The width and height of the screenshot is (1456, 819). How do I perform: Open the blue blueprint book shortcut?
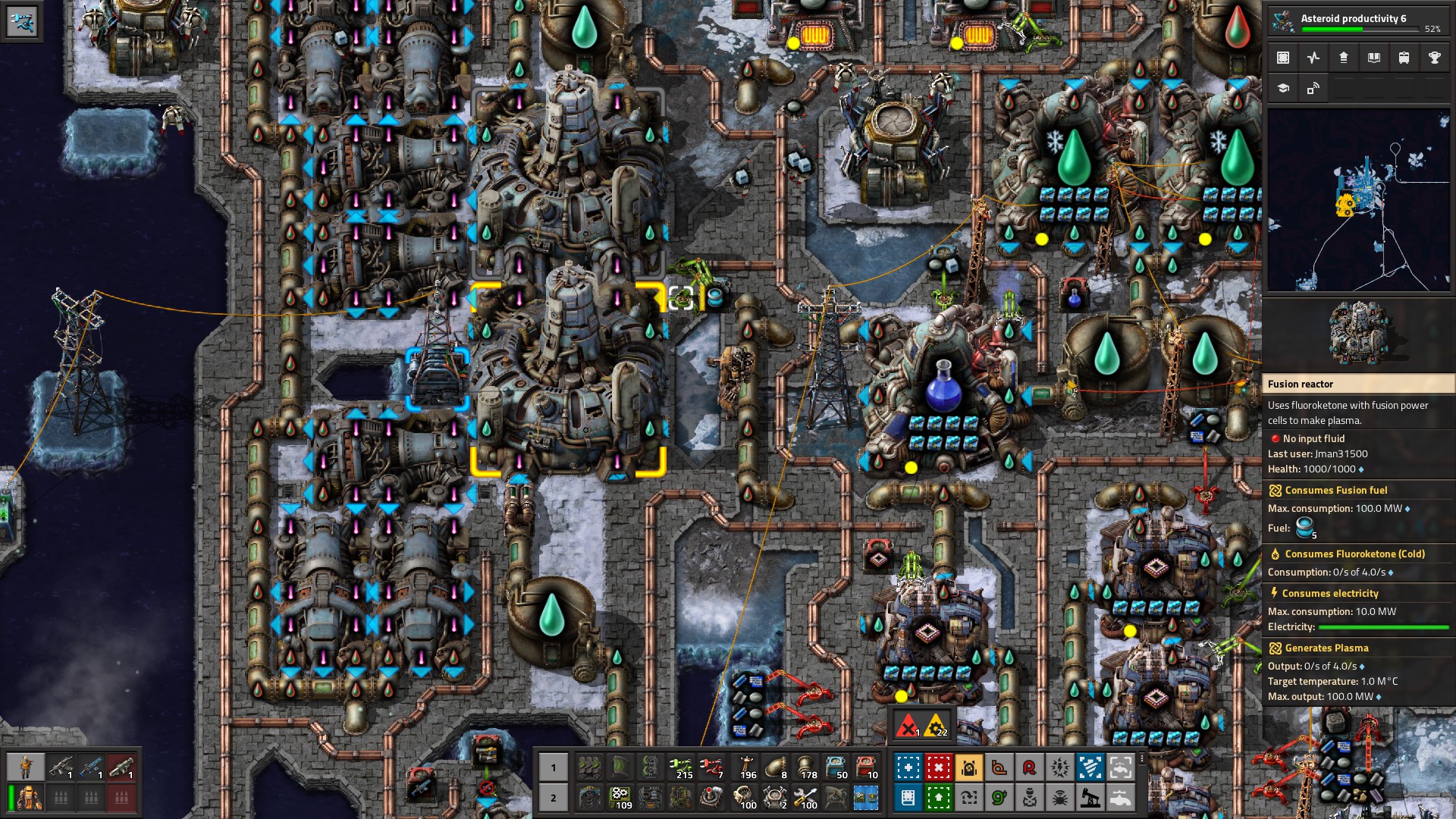tap(908, 798)
